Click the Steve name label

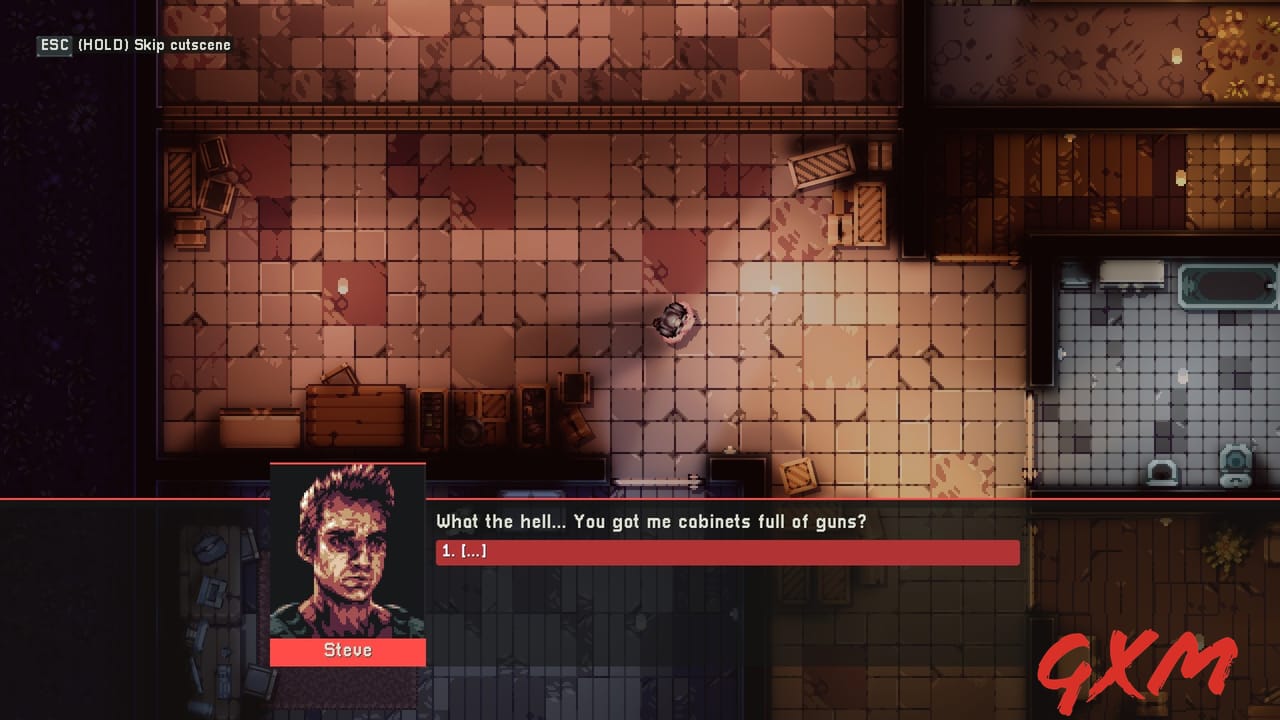point(347,650)
